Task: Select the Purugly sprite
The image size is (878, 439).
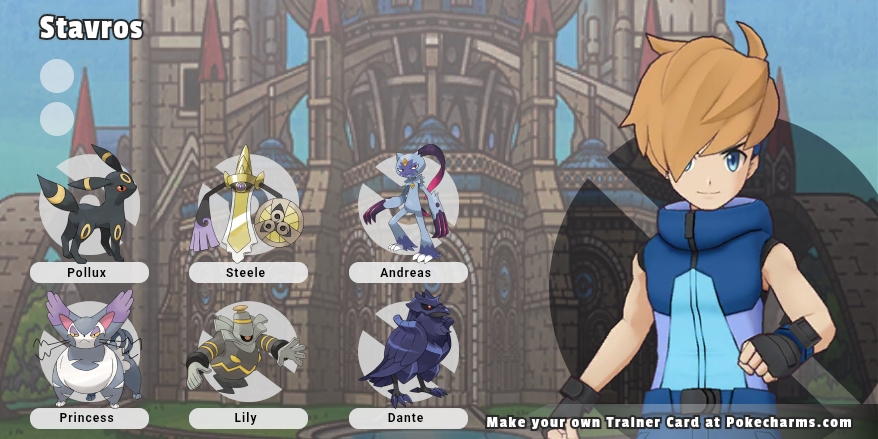Action: 88,350
